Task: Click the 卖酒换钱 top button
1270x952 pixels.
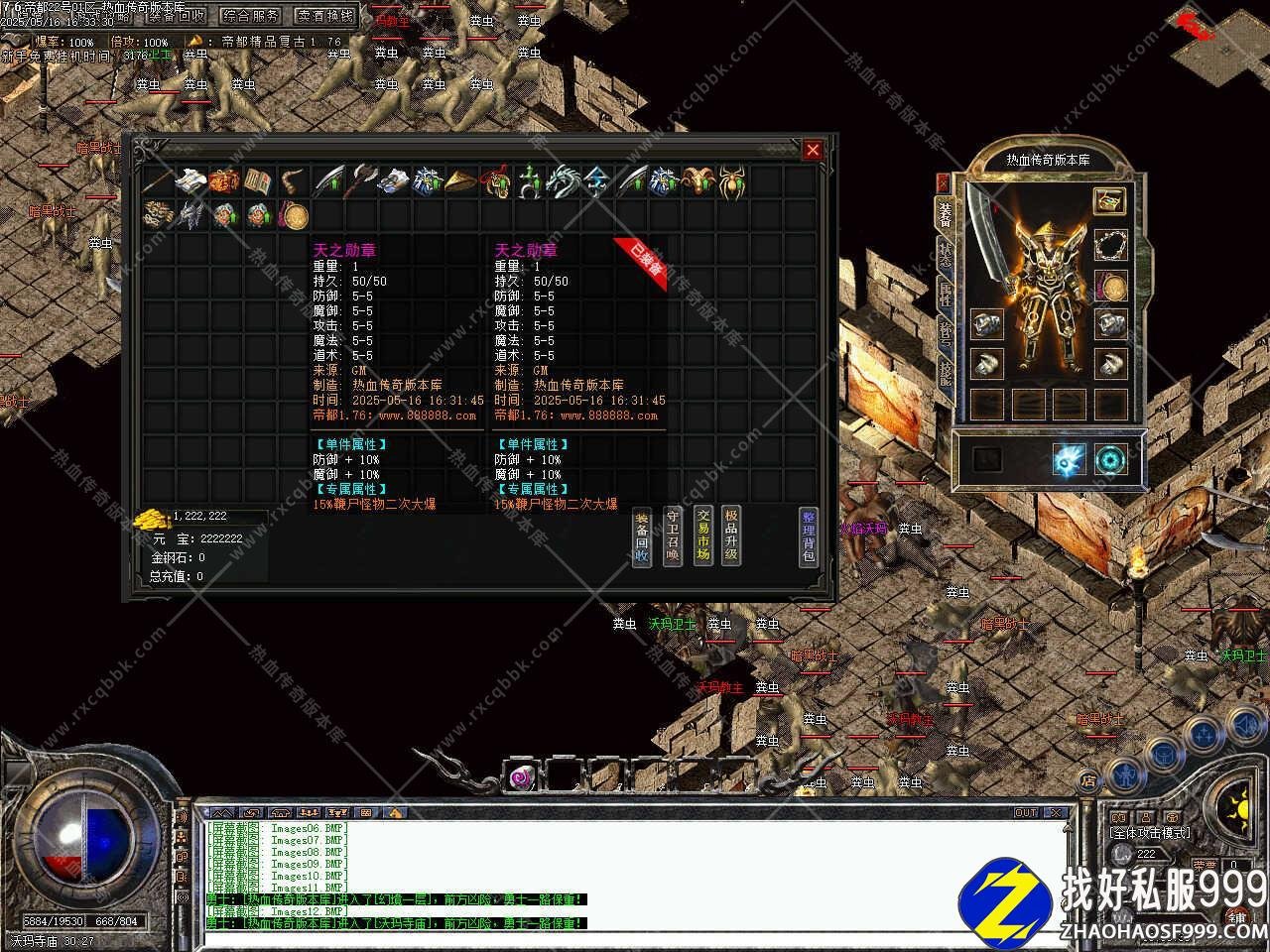Action: pyautogui.click(x=325, y=16)
